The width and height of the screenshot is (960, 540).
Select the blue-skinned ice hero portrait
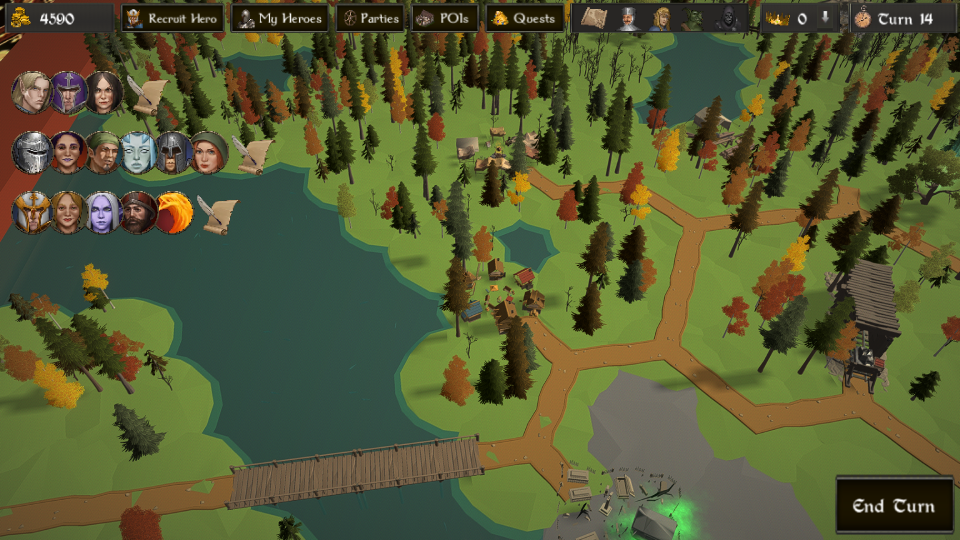pos(139,153)
